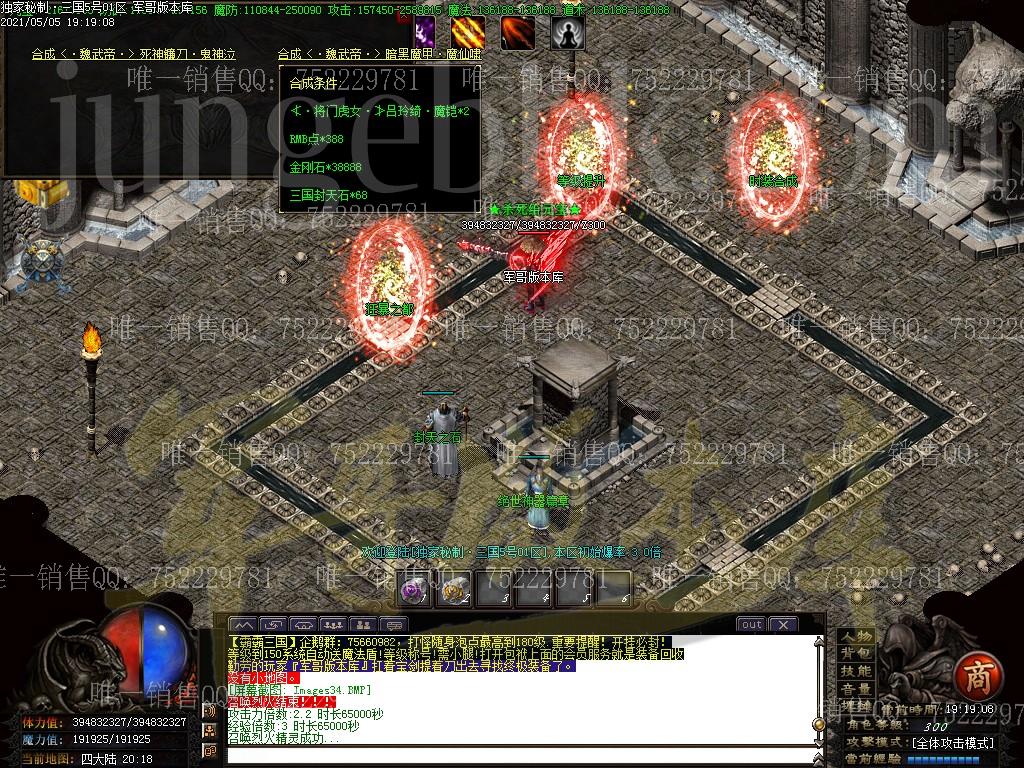Open the 音量 volume settings
Screen dimensions: 1024x768
(855, 689)
